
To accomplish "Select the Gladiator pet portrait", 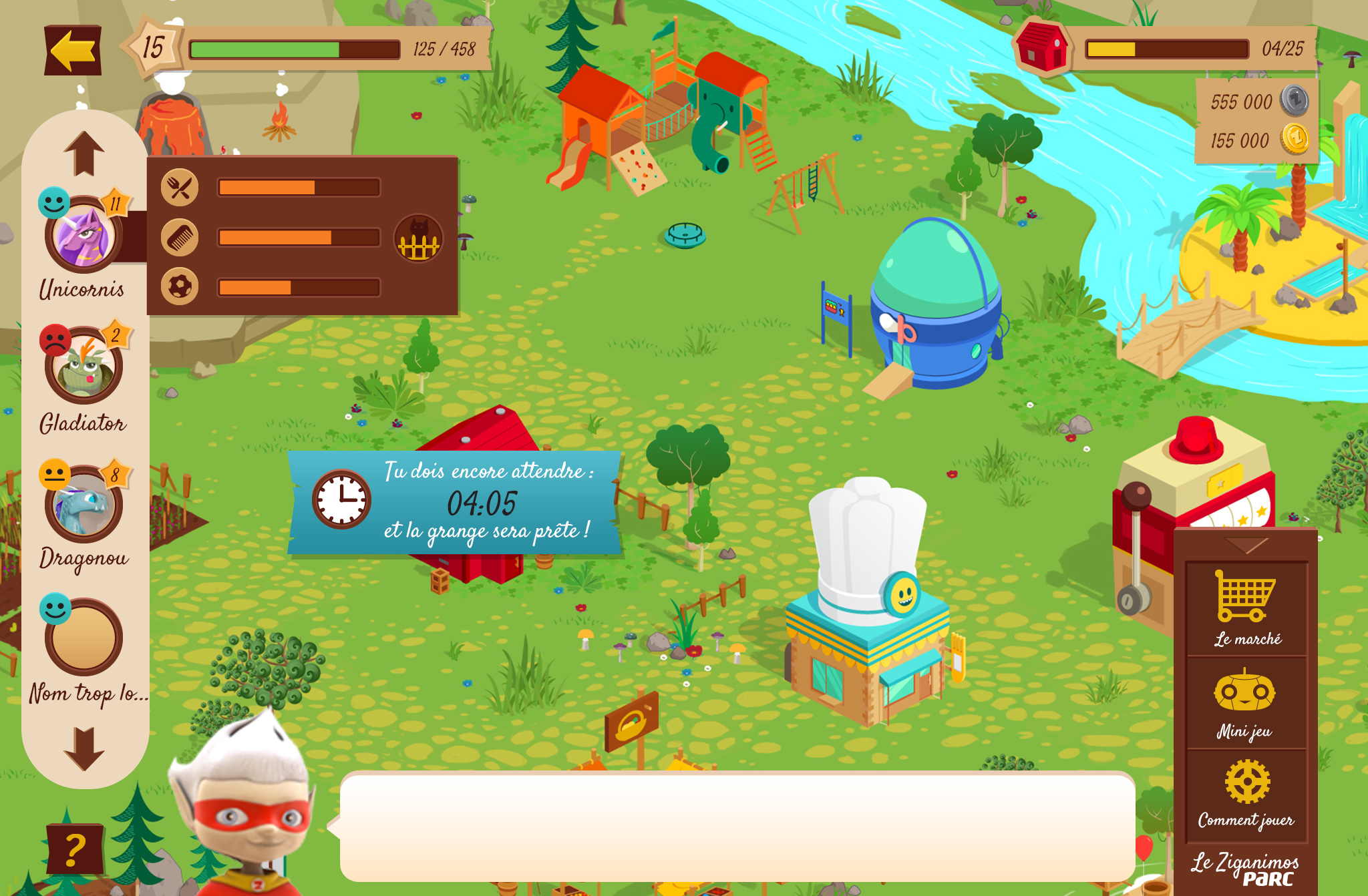I will pos(83,367).
